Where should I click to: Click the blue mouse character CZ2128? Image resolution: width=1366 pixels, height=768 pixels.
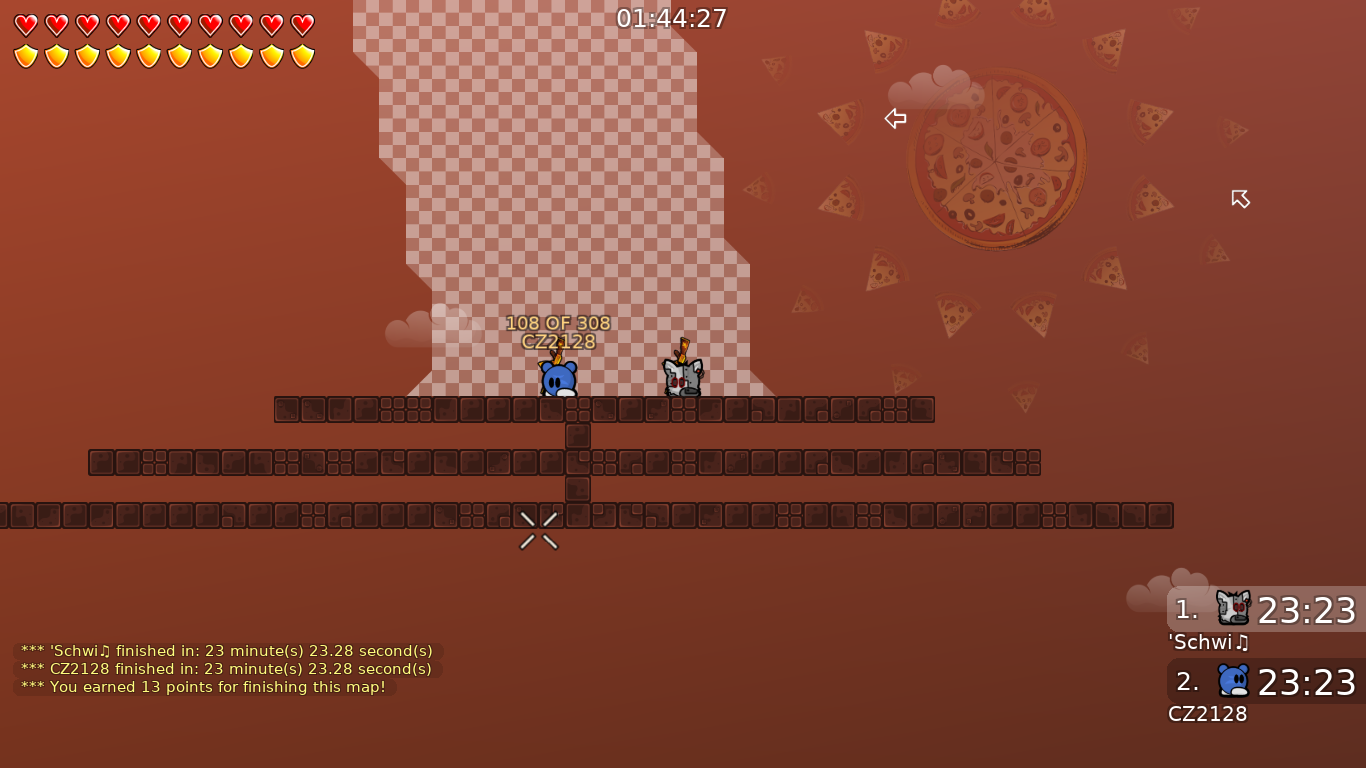[559, 378]
